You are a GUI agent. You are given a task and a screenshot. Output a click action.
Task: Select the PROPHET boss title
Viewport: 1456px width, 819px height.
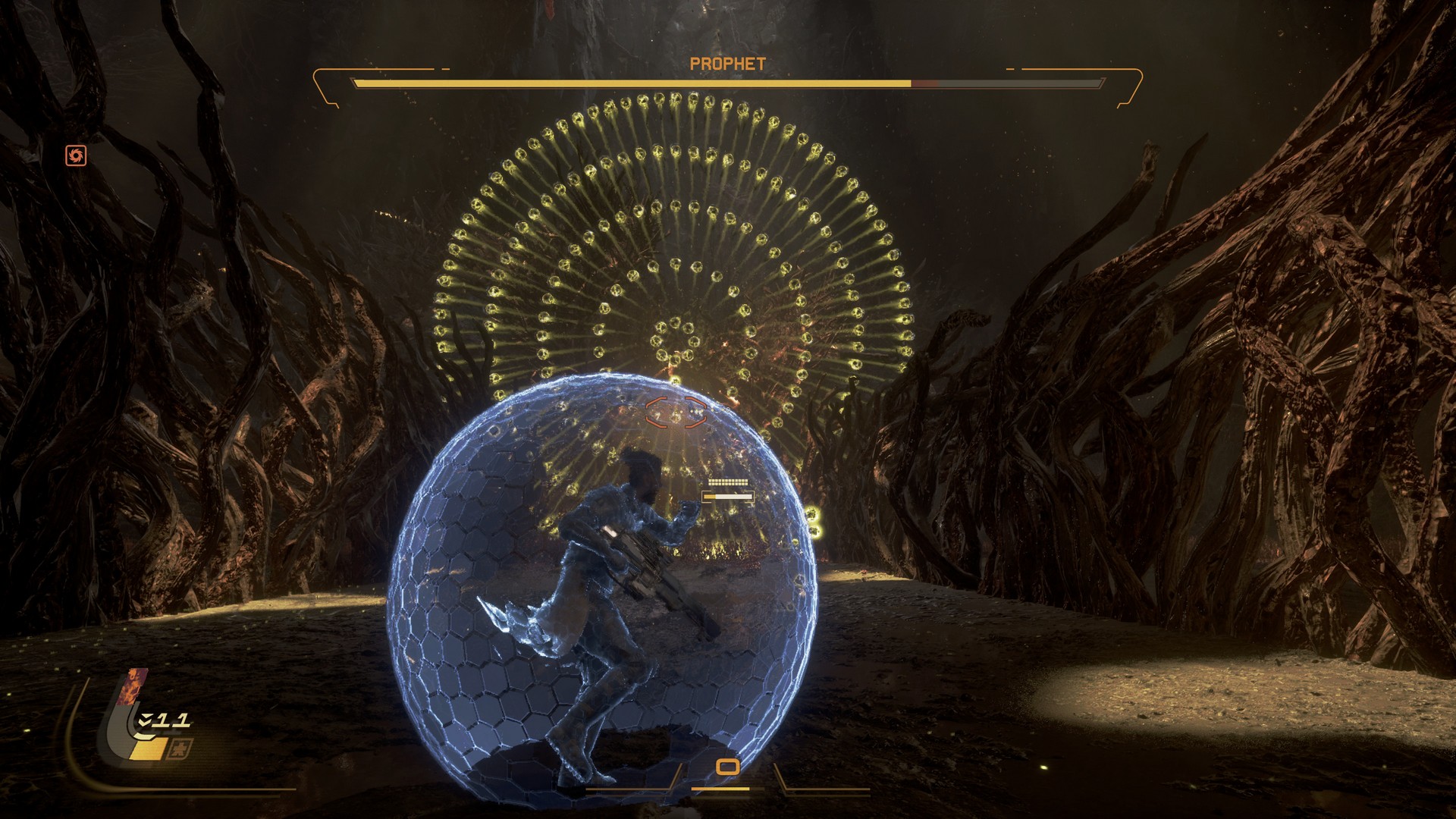tap(729, 63)
